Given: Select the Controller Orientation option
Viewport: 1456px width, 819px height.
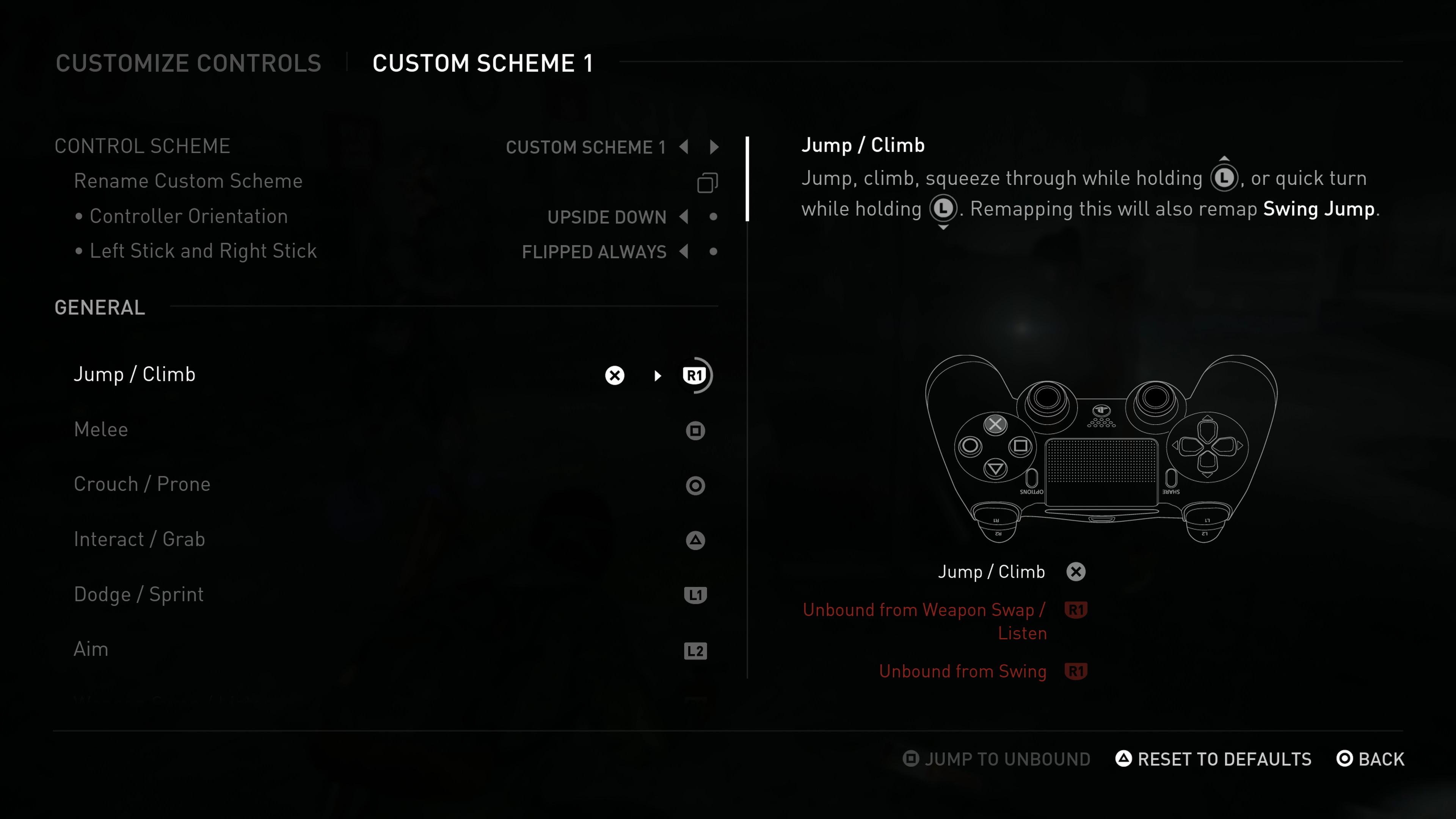Looking at the screenshot, I should 189,216.
